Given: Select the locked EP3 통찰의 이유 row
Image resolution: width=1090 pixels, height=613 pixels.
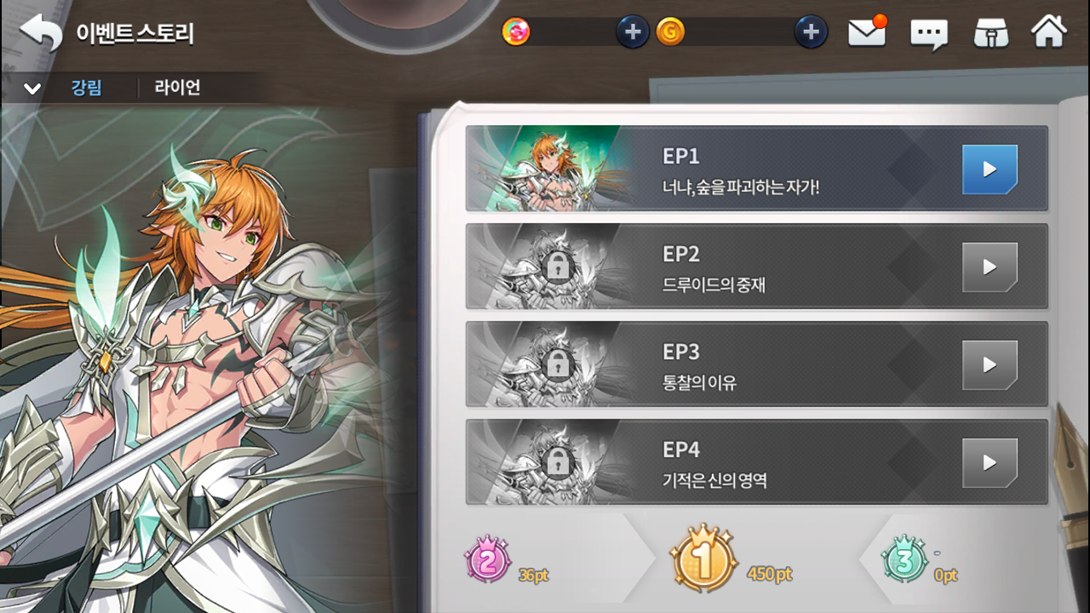Looking at the screenshot, I should click(756, 365).
